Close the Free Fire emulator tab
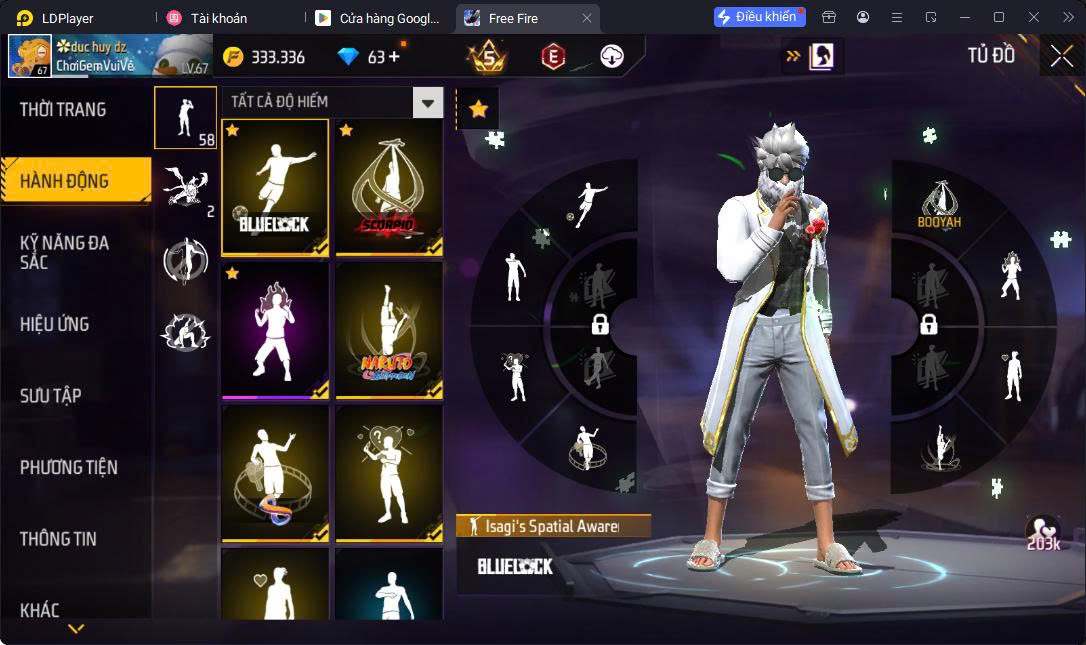 (587, 18)
